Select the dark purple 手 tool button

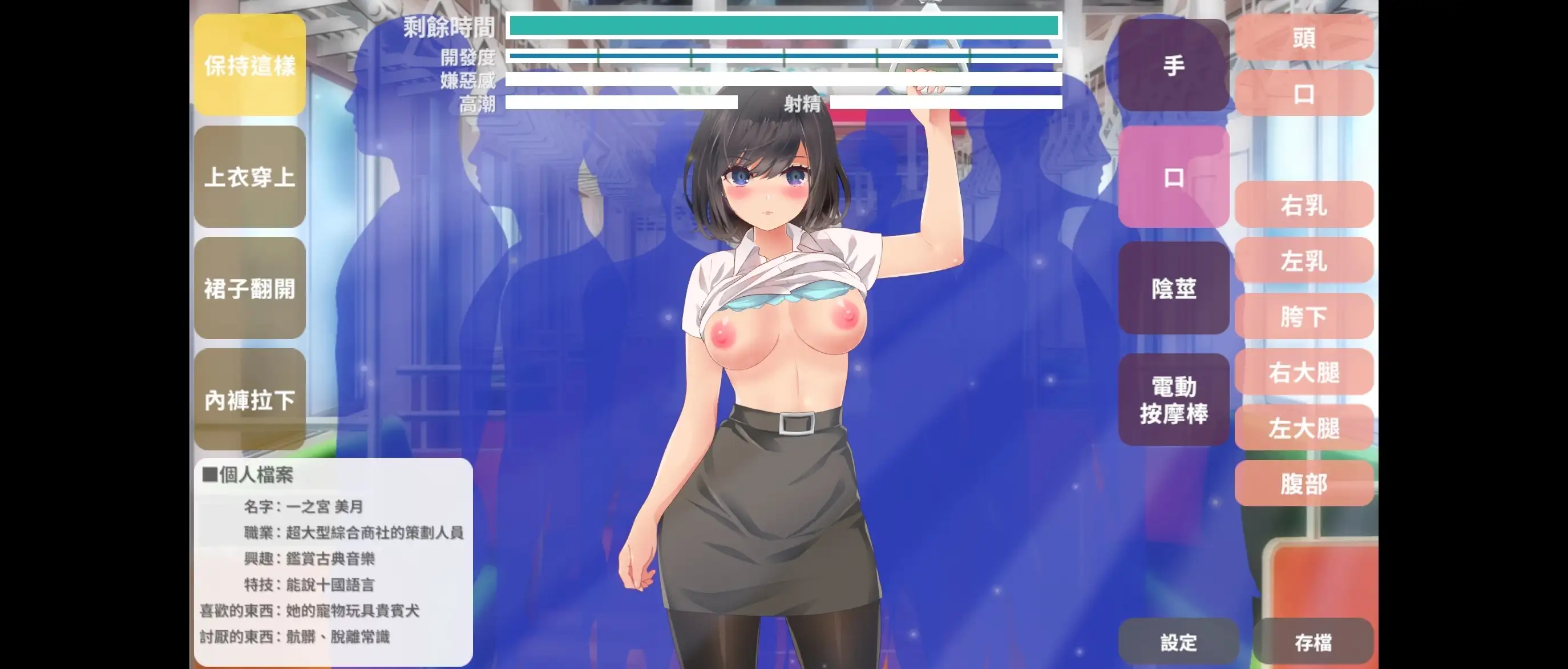(x=1174, y=65)
